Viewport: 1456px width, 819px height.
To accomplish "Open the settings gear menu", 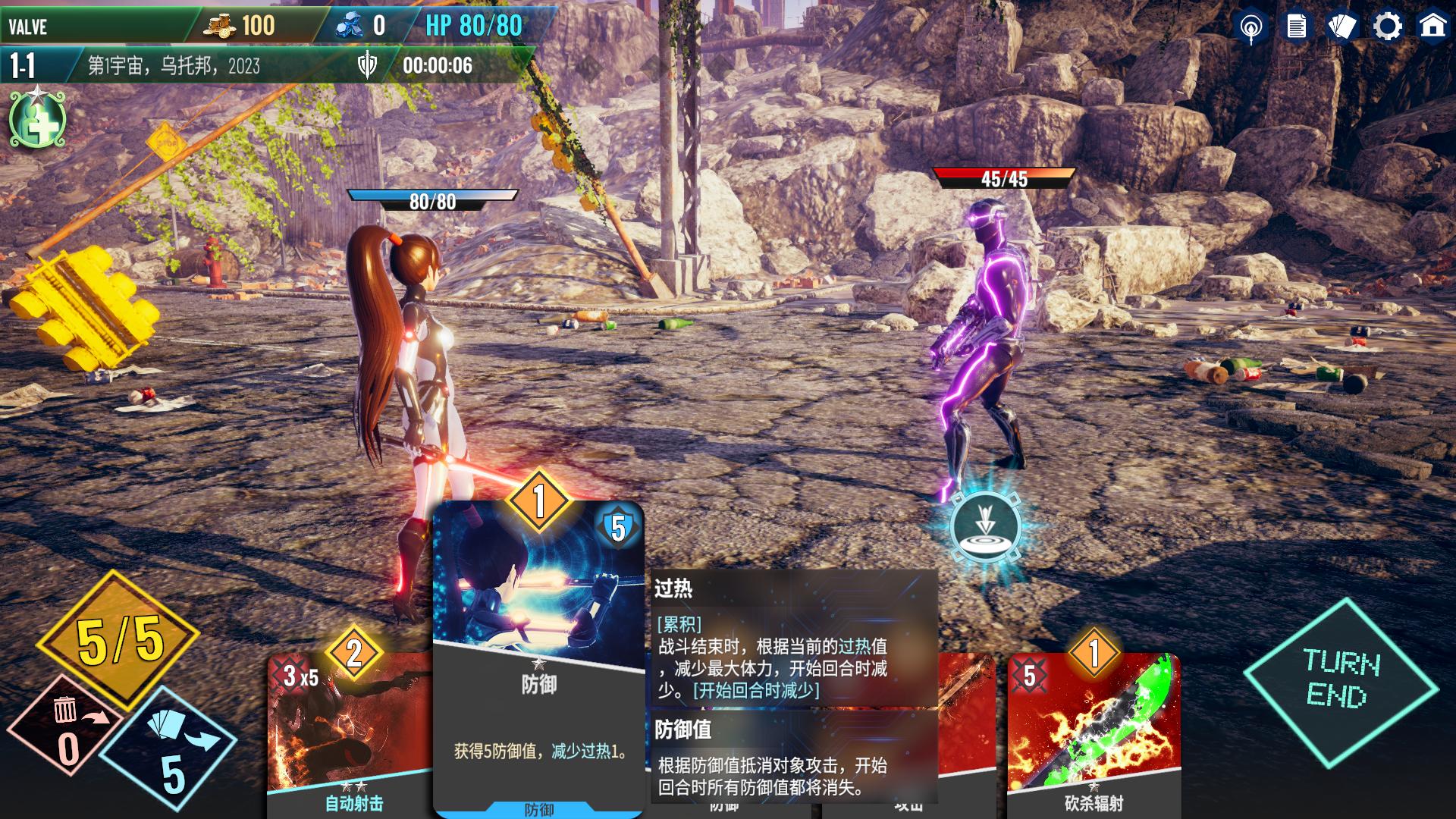I will coord(1387,27).
